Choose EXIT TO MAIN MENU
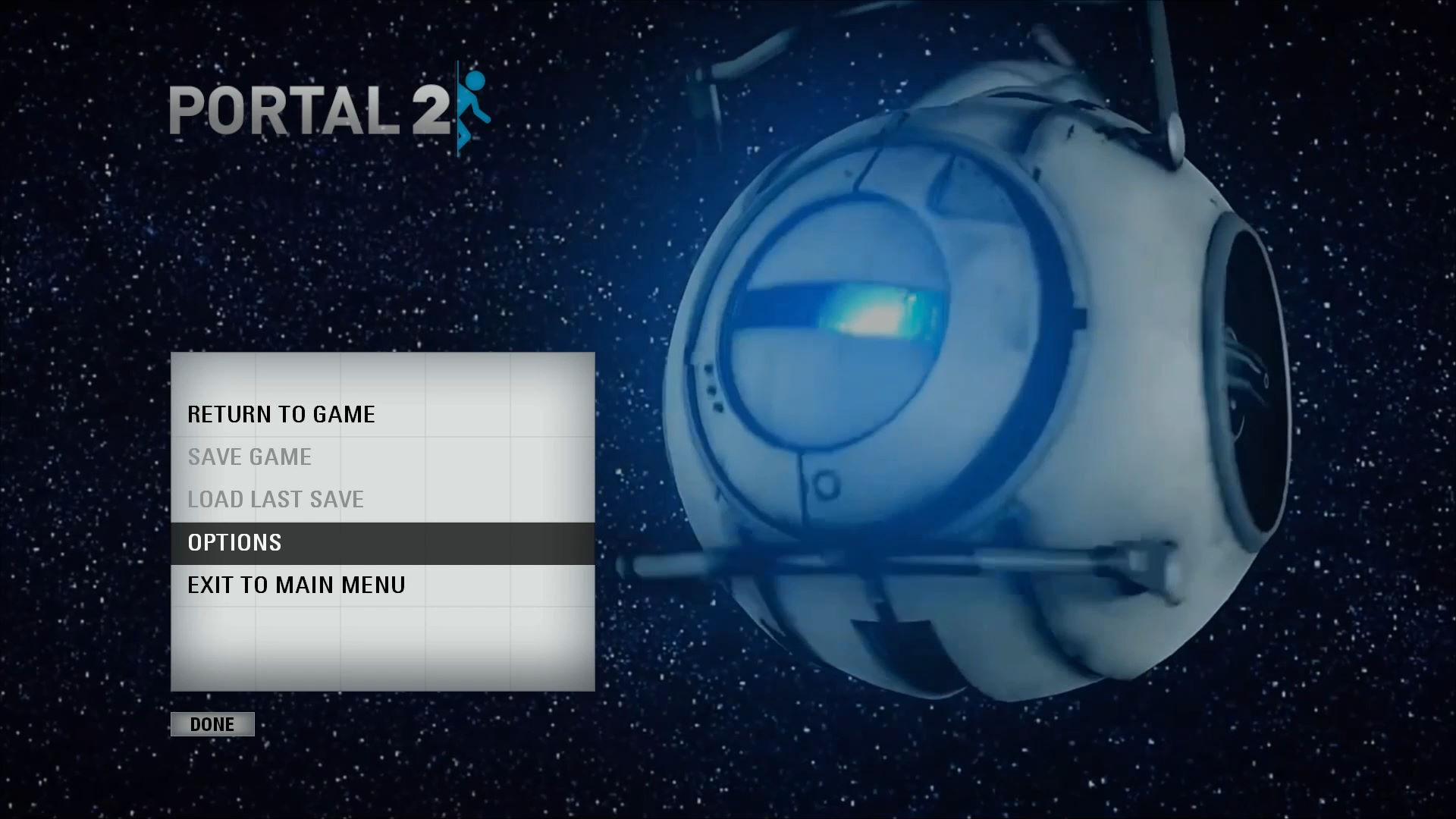Image resolution: width=1456 pixels, height=819 pixels. click(296, 584)
